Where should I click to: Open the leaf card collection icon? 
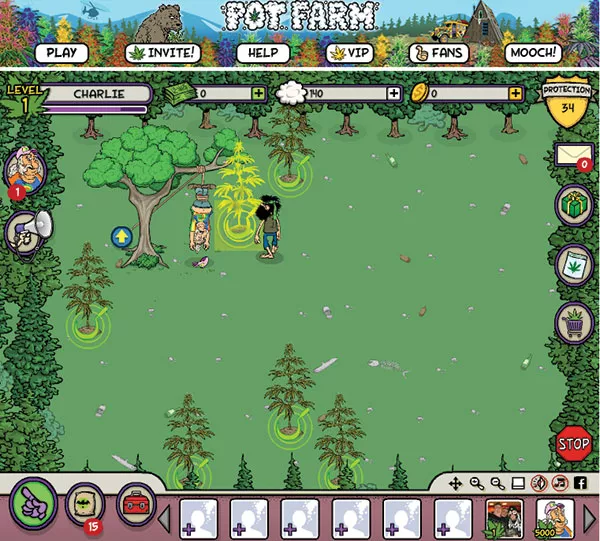tap(573, 265)
